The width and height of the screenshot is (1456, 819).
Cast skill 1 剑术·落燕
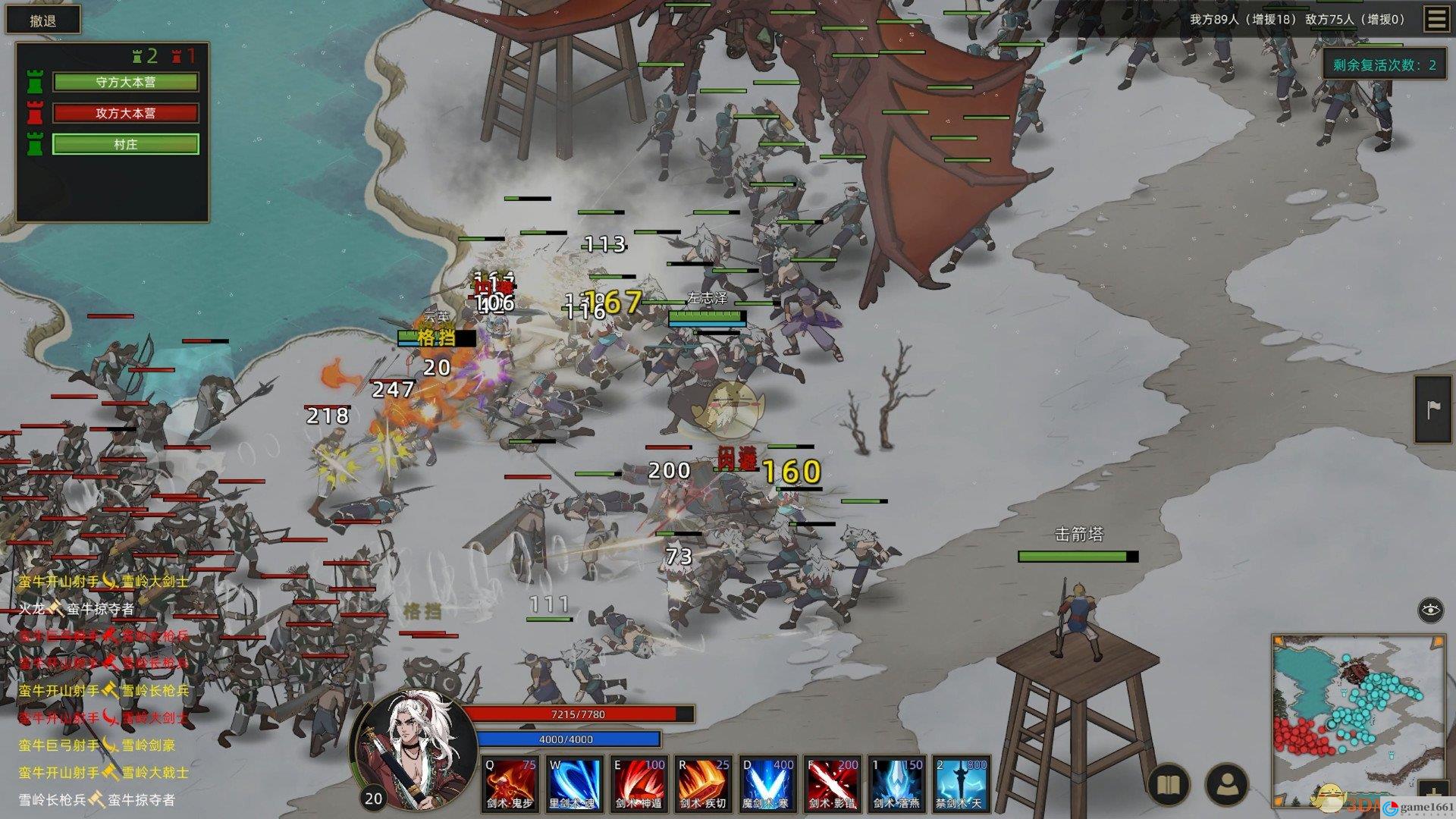tap(896, 784)
